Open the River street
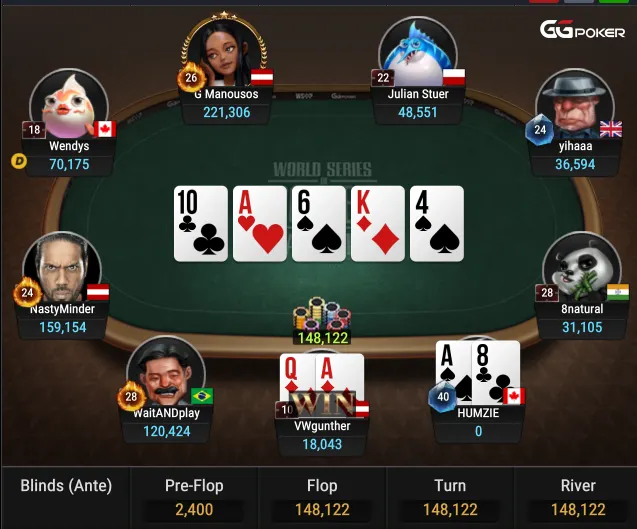 pyautogui.click(x=578, y=497)
